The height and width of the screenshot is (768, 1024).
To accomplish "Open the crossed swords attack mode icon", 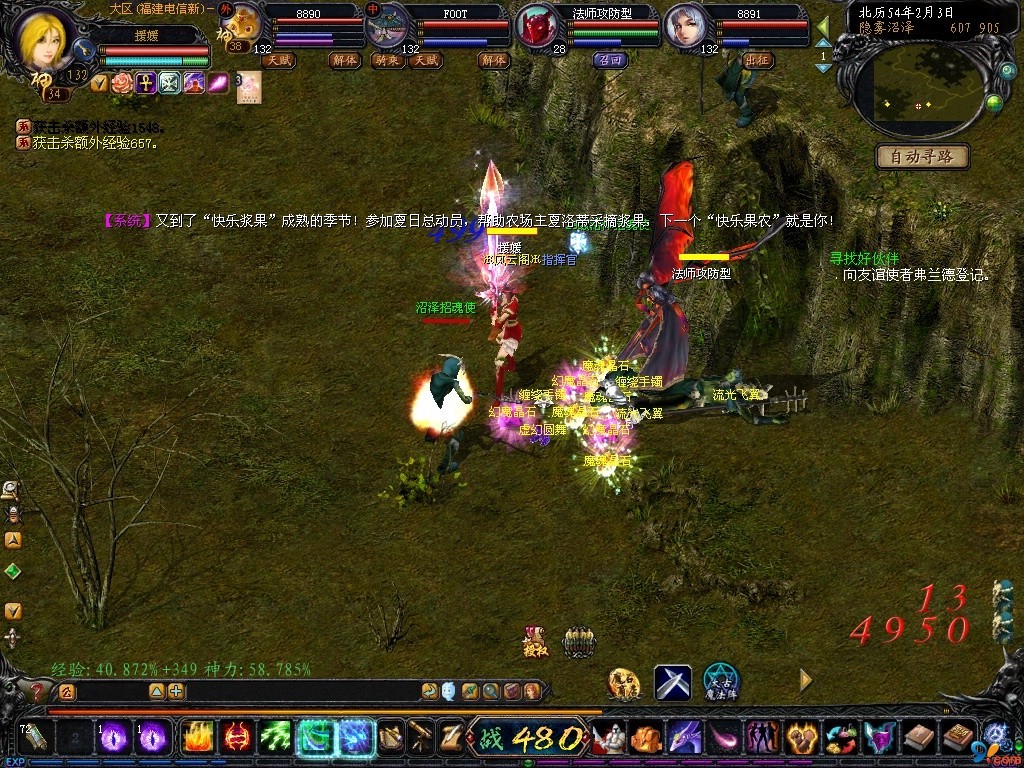I will click(673, 682).
